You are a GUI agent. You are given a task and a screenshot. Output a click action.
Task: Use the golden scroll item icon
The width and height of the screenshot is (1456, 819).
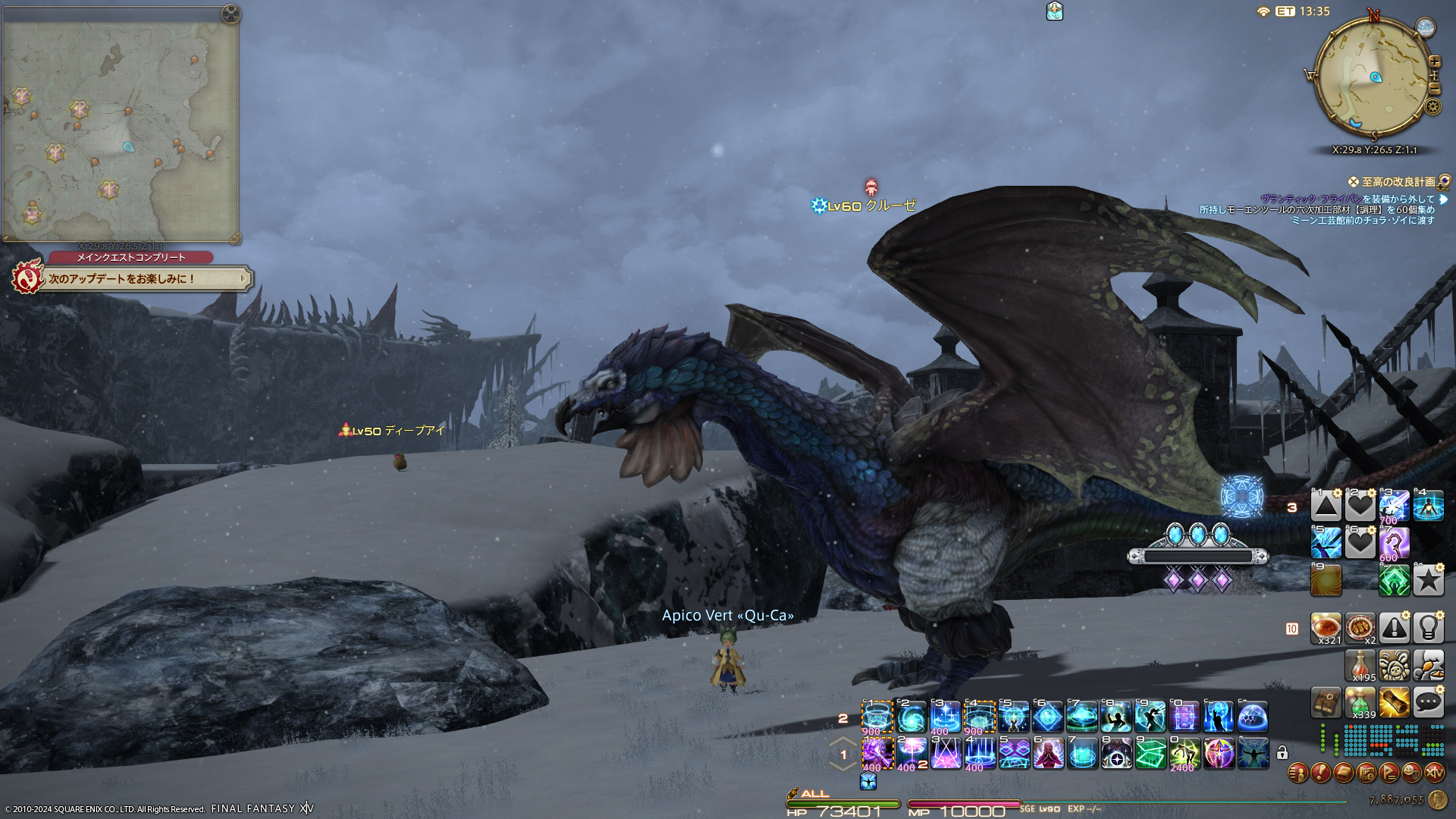[1394, 702]
